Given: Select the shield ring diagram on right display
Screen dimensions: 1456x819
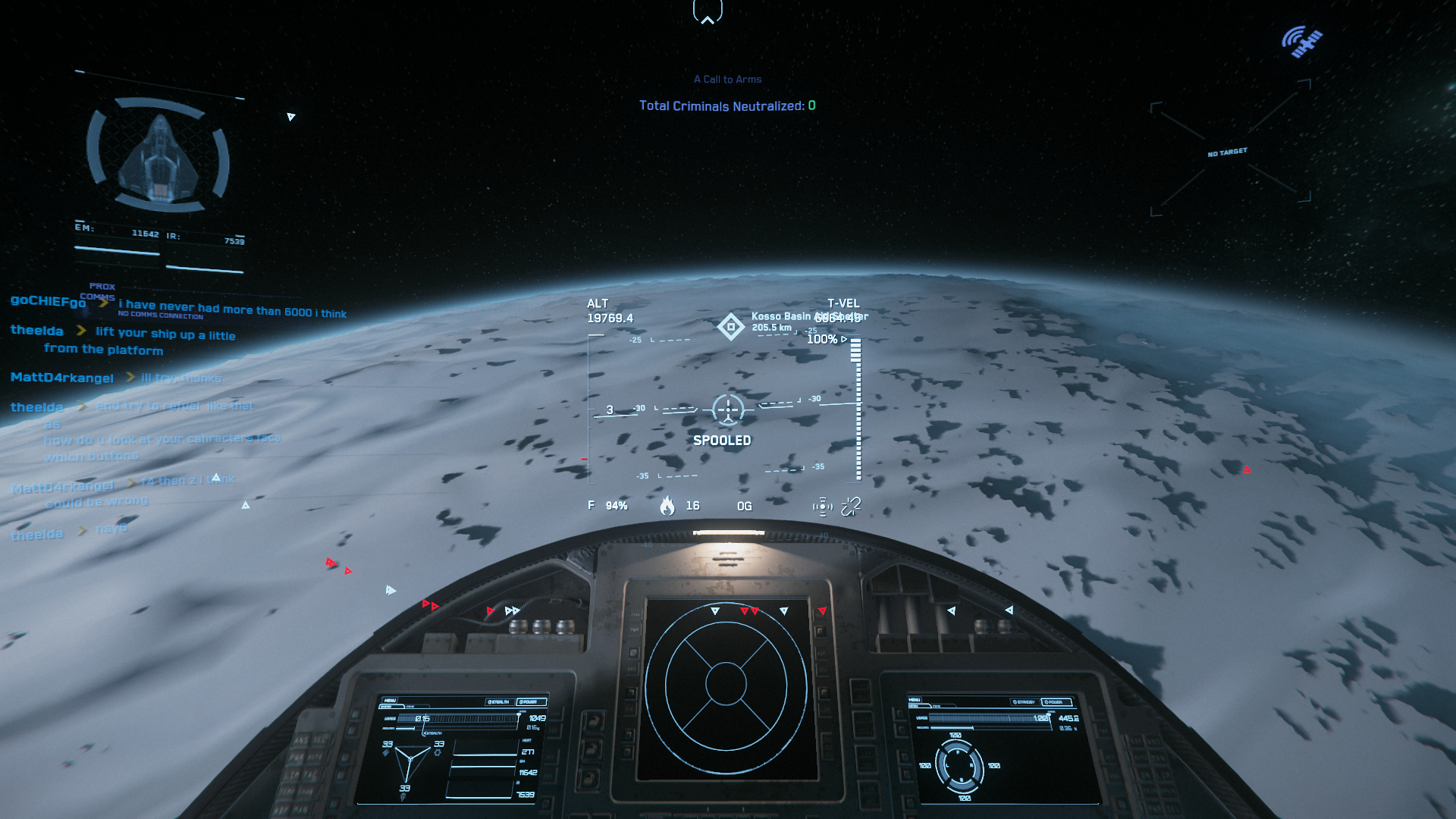Looking at the screenshot, I should pos(959,766).
